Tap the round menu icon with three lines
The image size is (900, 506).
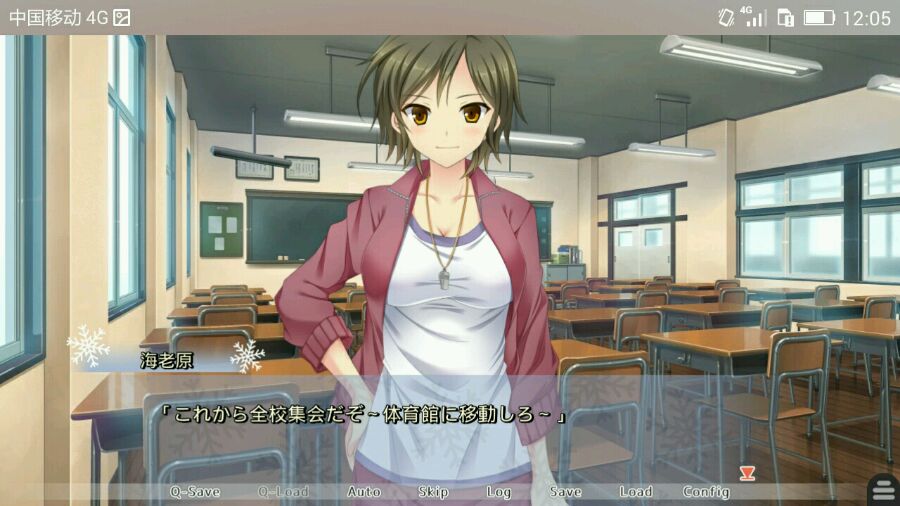coord(883,489)
